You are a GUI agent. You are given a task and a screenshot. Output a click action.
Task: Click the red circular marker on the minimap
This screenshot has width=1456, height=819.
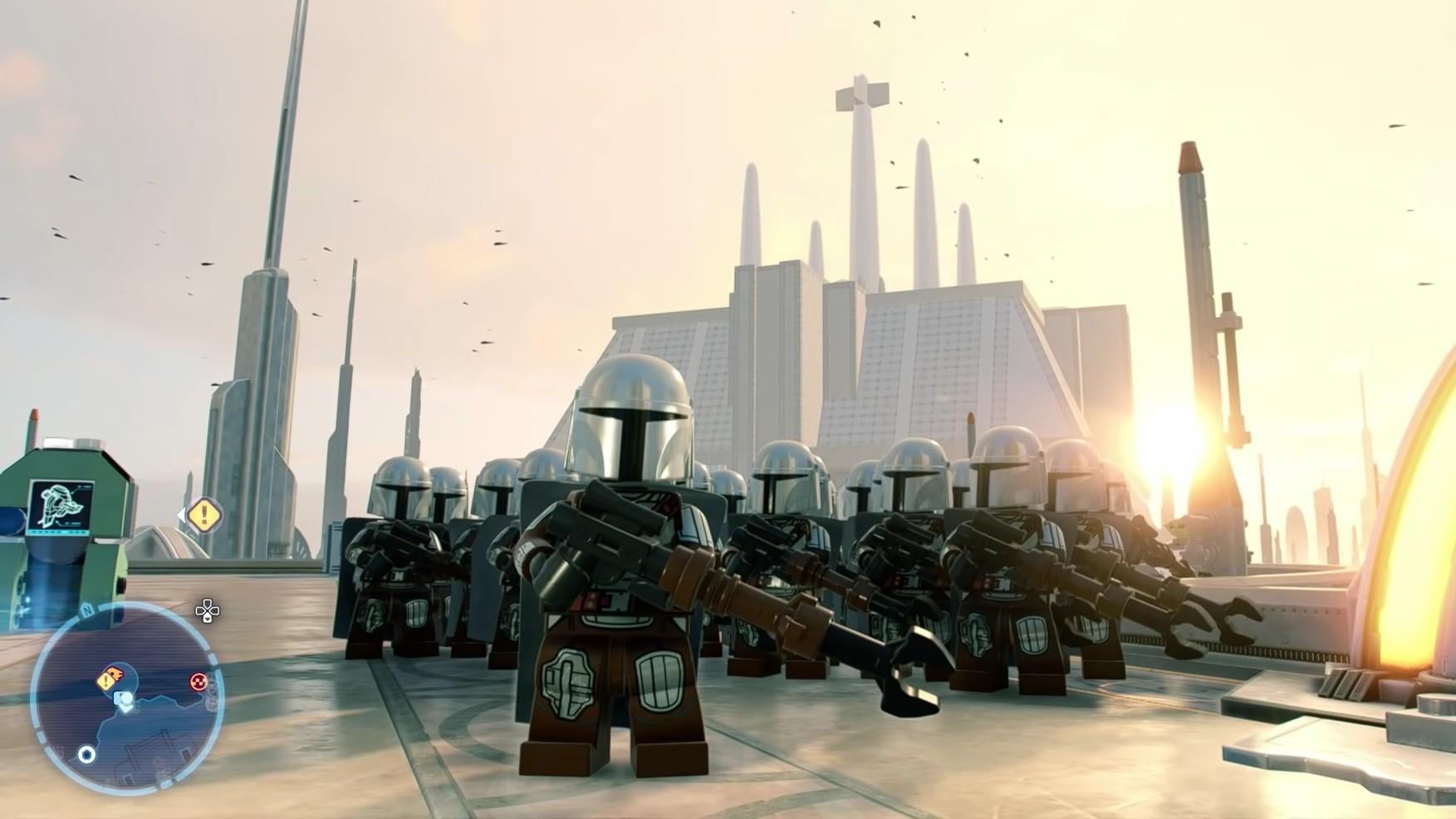click(x=199, y=682)
